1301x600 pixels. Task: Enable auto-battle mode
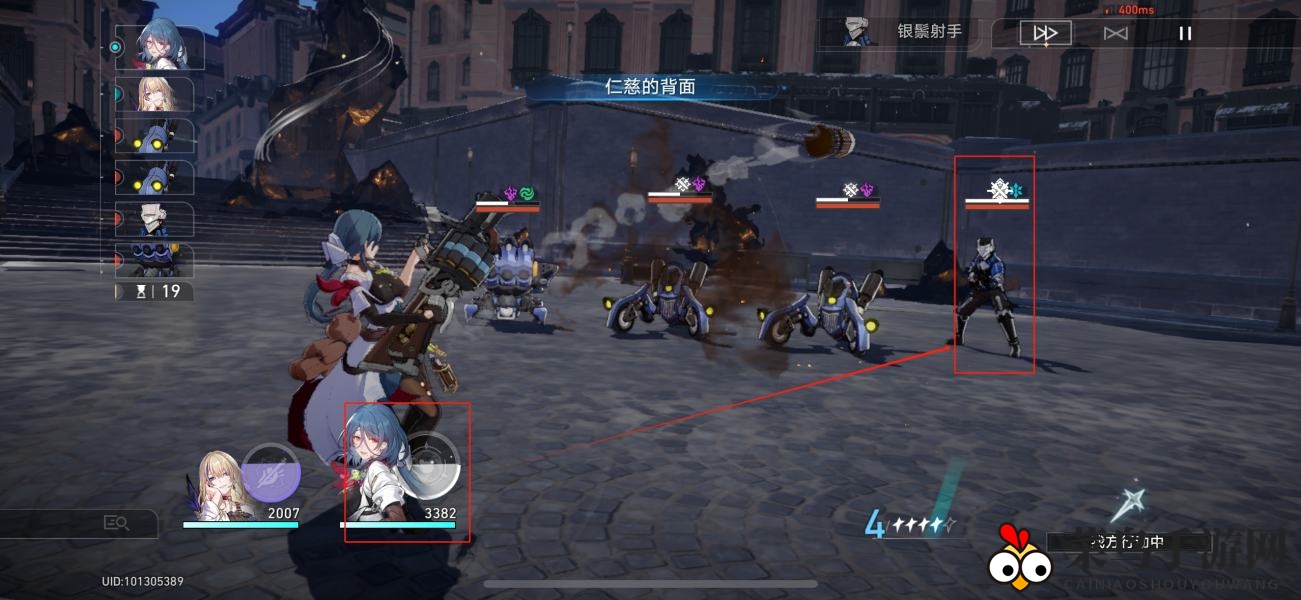(1115, 33)
